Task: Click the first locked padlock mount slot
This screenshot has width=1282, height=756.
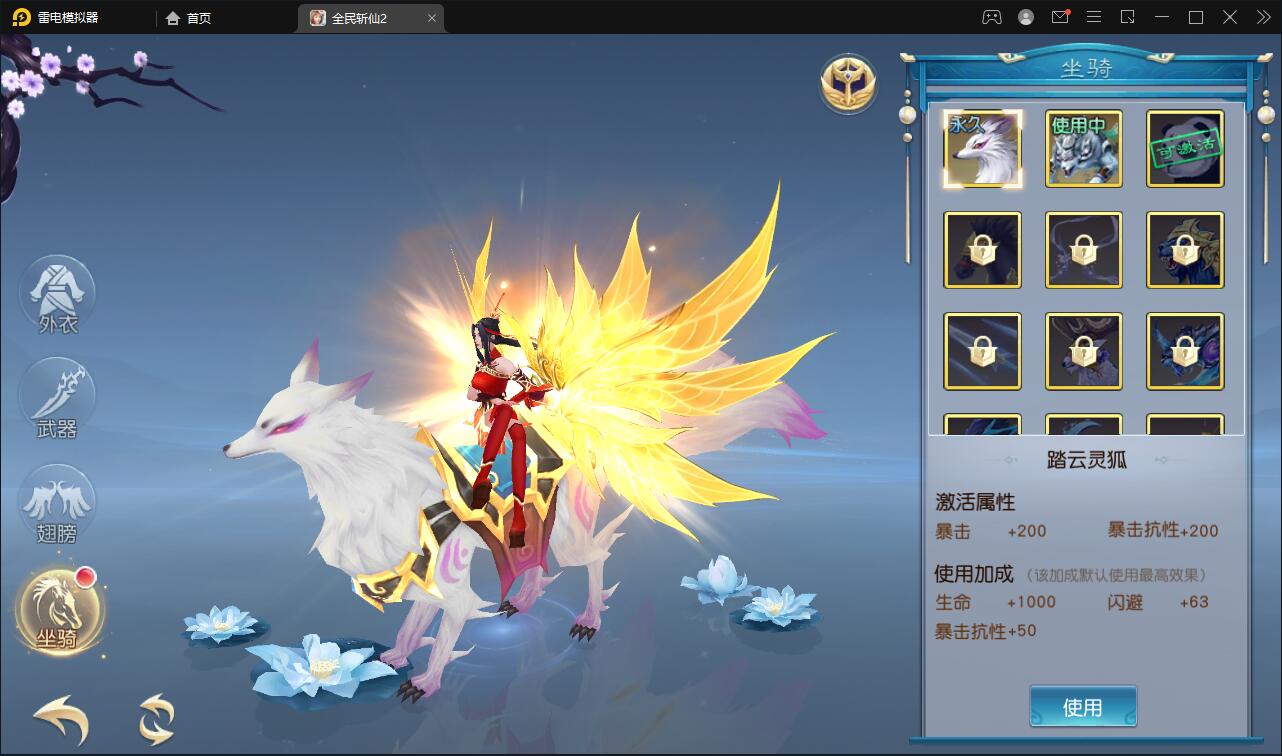Action: pyautogui.click(x=982, y=249)
